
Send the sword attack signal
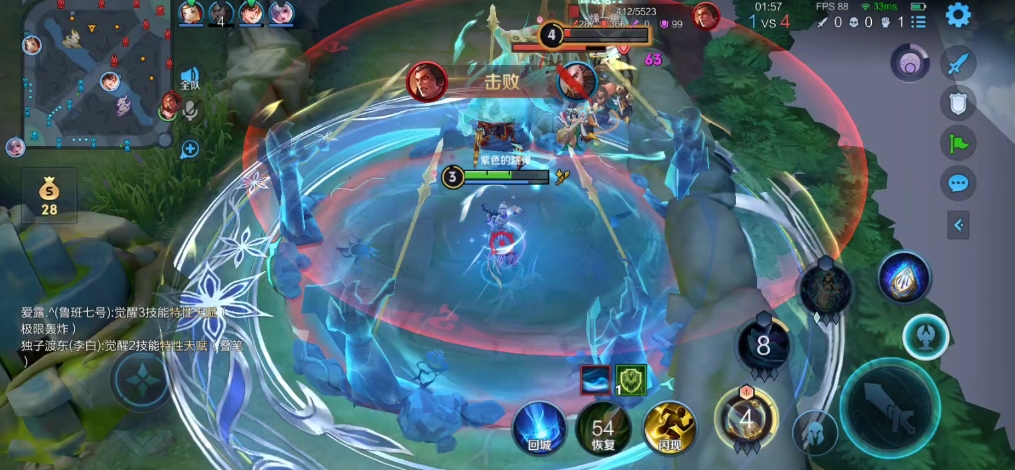tap(958, 63)
